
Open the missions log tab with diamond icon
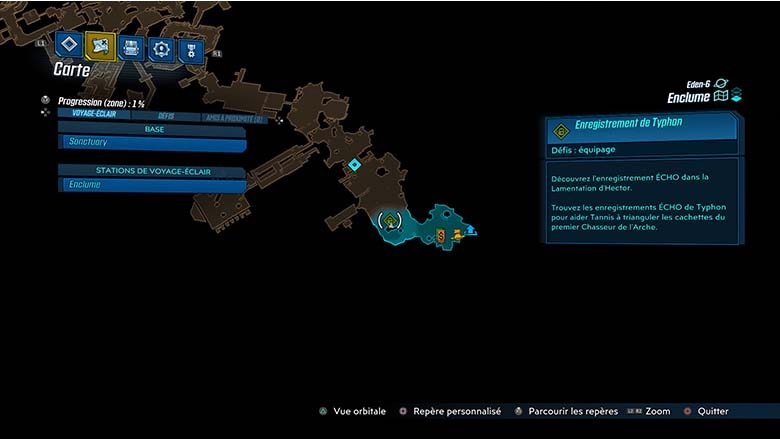tap(68, 45)
